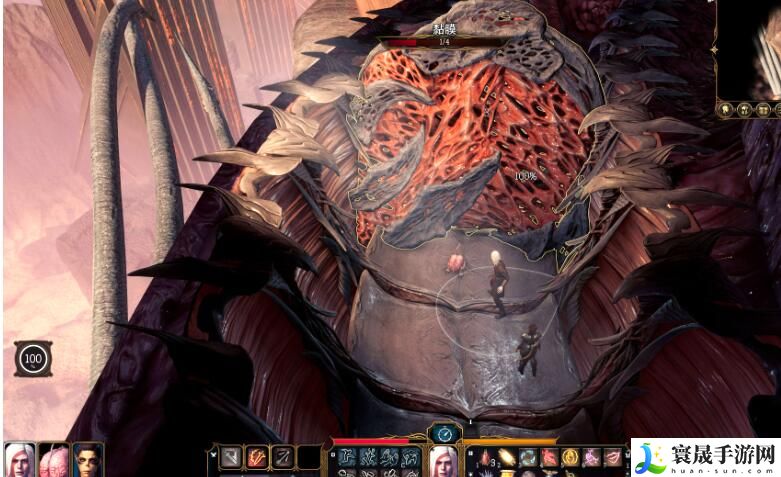The width and height of the screenshot is (781, 477).
Task: Activate the teal swirl spell icon
Action: pos(527,457)
